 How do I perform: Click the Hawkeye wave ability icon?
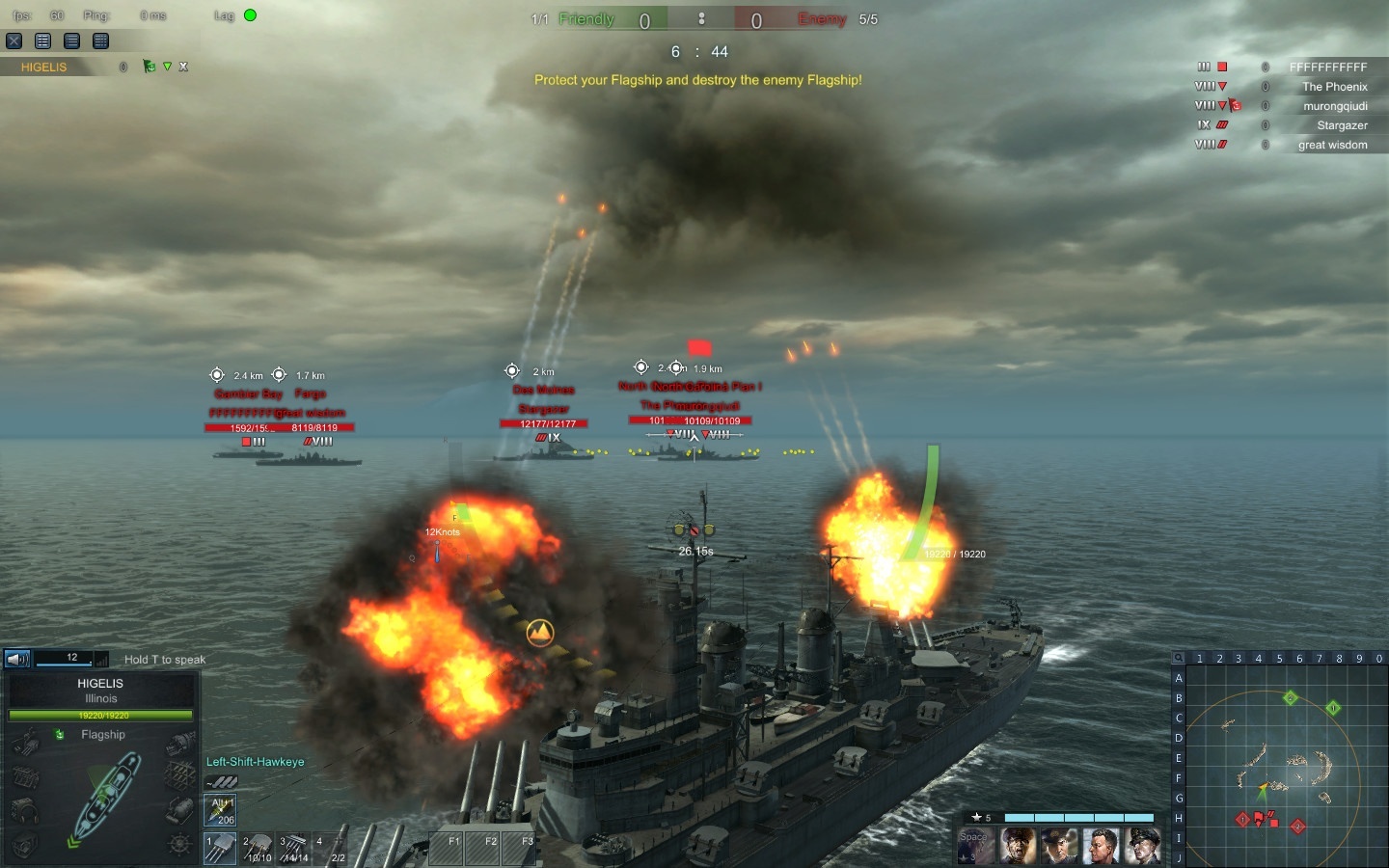pyautogui.click(x=221, y=782)
